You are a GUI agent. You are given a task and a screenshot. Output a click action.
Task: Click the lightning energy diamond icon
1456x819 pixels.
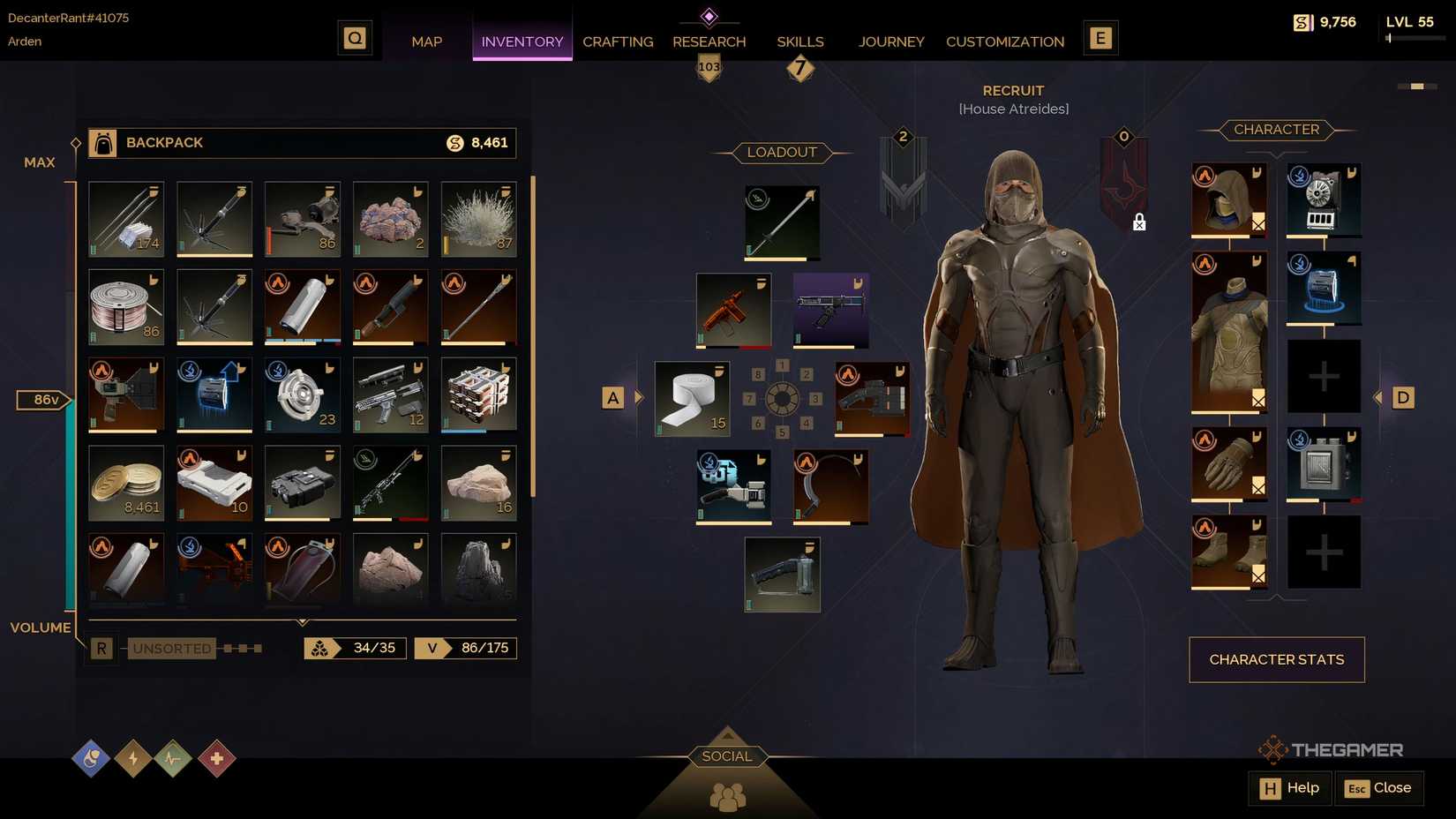132,757
